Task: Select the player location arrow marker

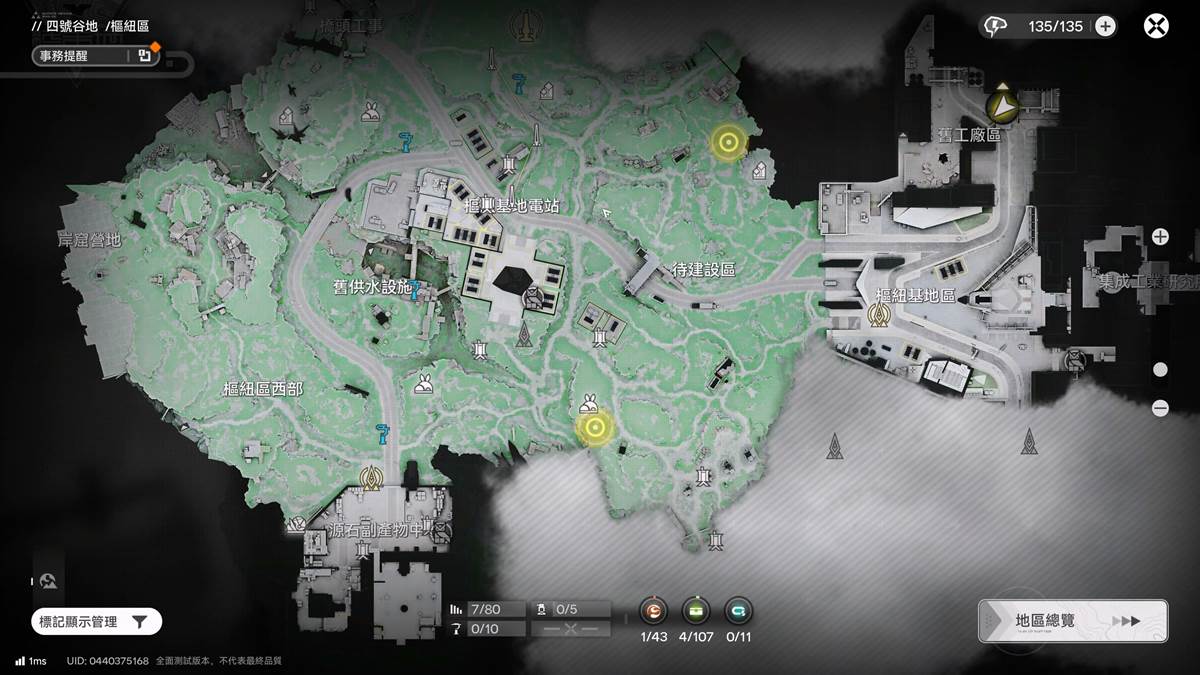Action: click(x=1000, y=104)
